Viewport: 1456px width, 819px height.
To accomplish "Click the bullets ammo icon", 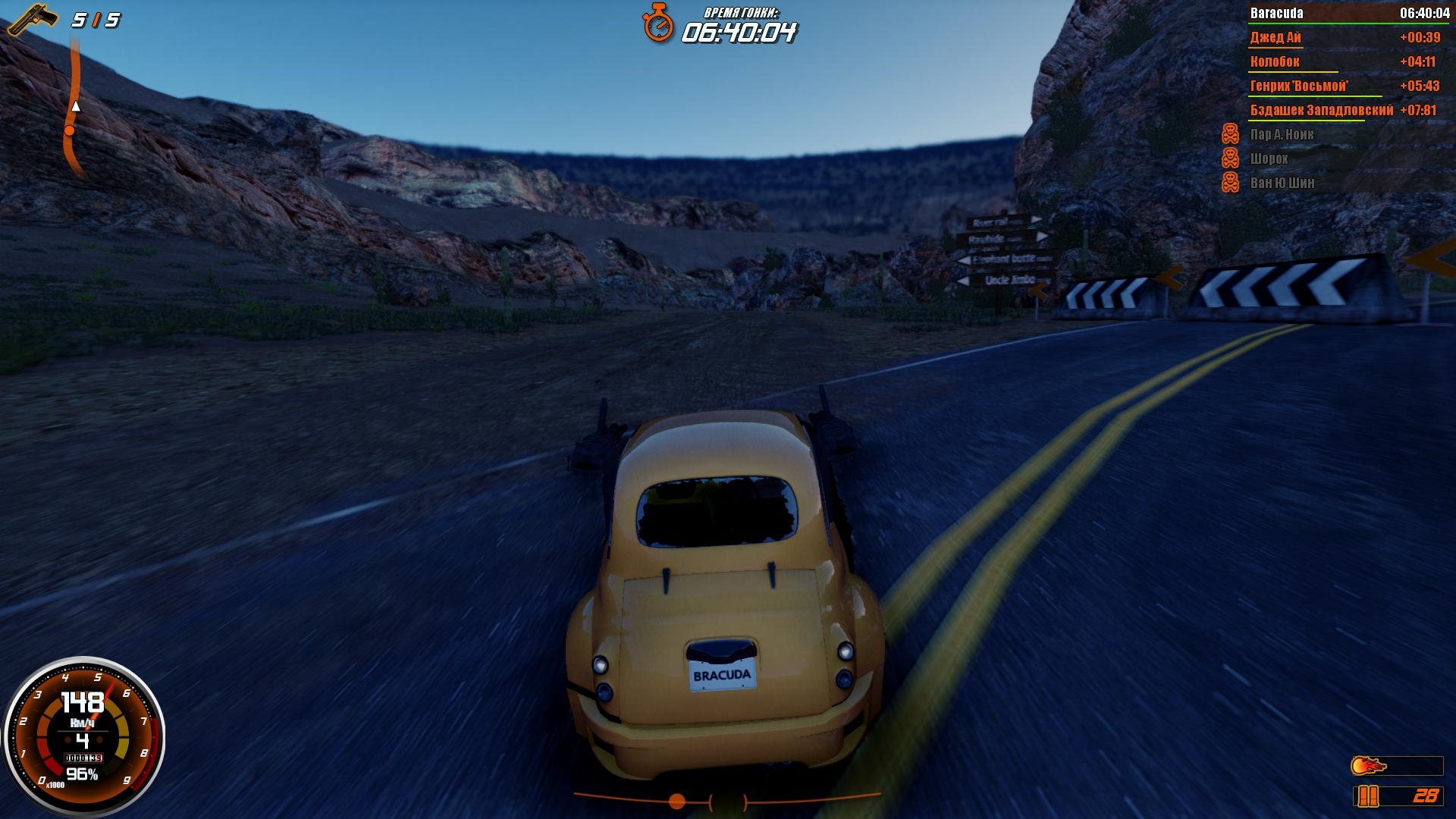I will coord(1368,795).
